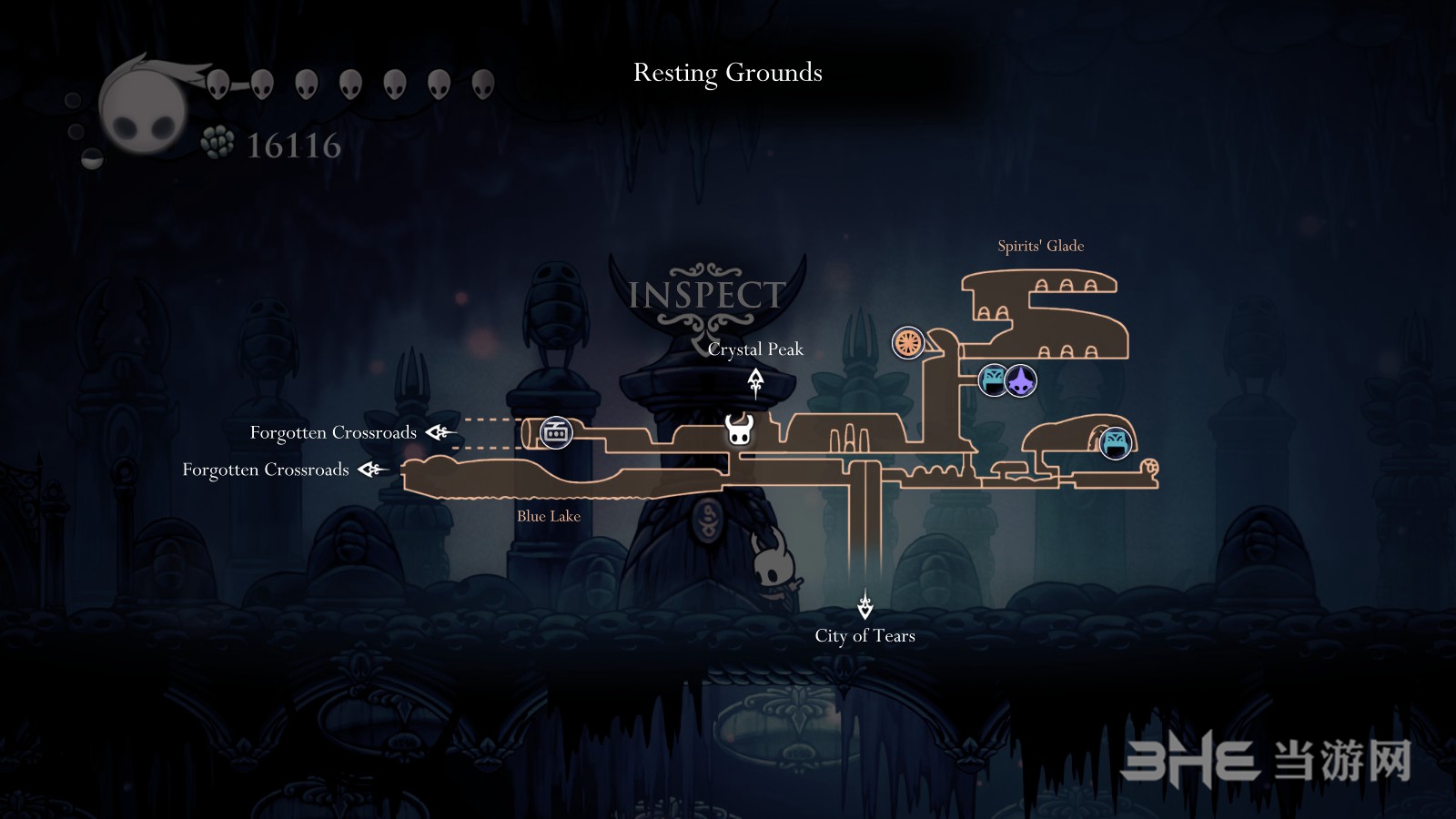Click the Spirits' Glade area label

(x=1040, y=246)
